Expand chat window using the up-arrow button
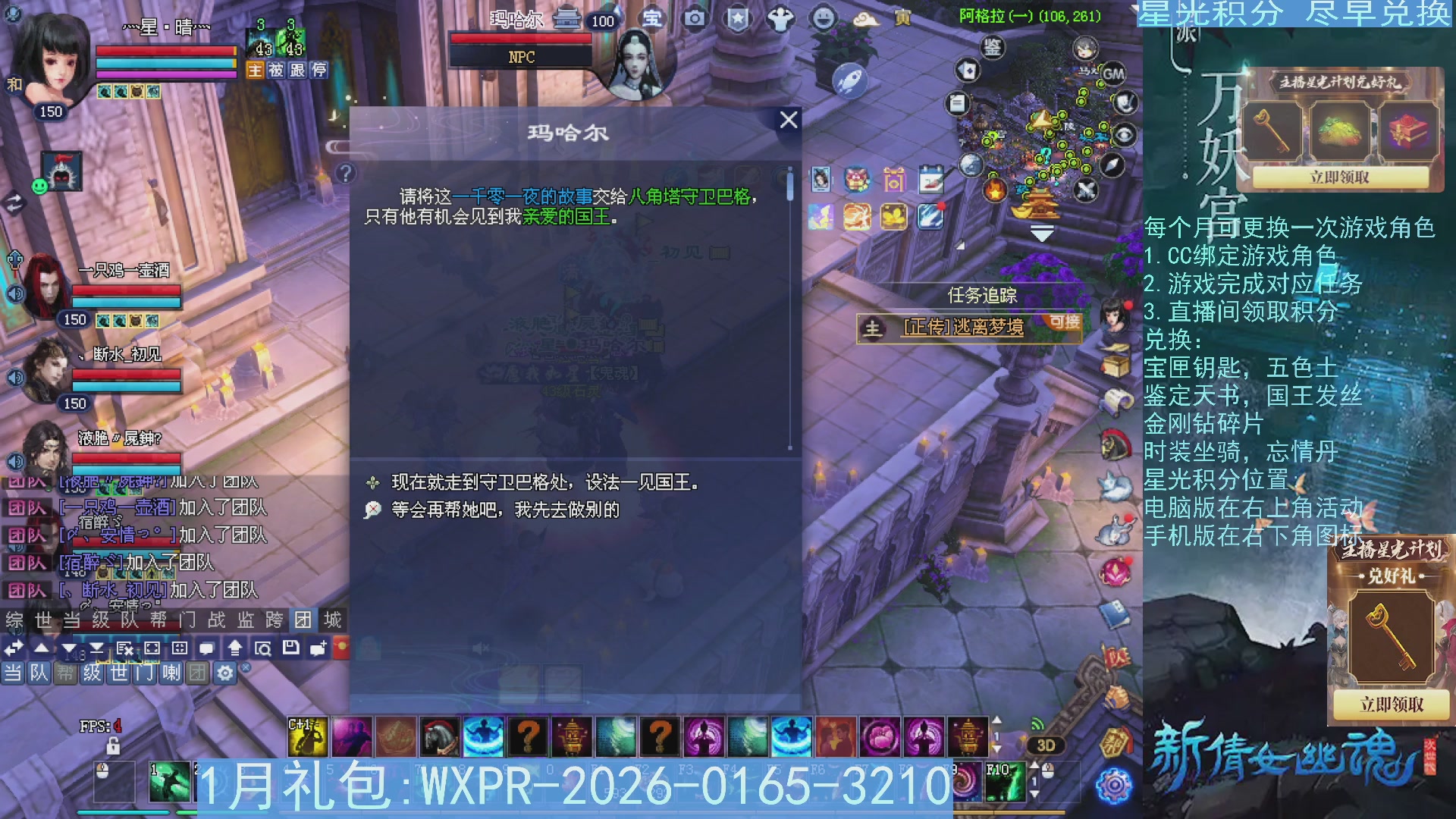Screen dimensions: 1456x819 [234, 648]
